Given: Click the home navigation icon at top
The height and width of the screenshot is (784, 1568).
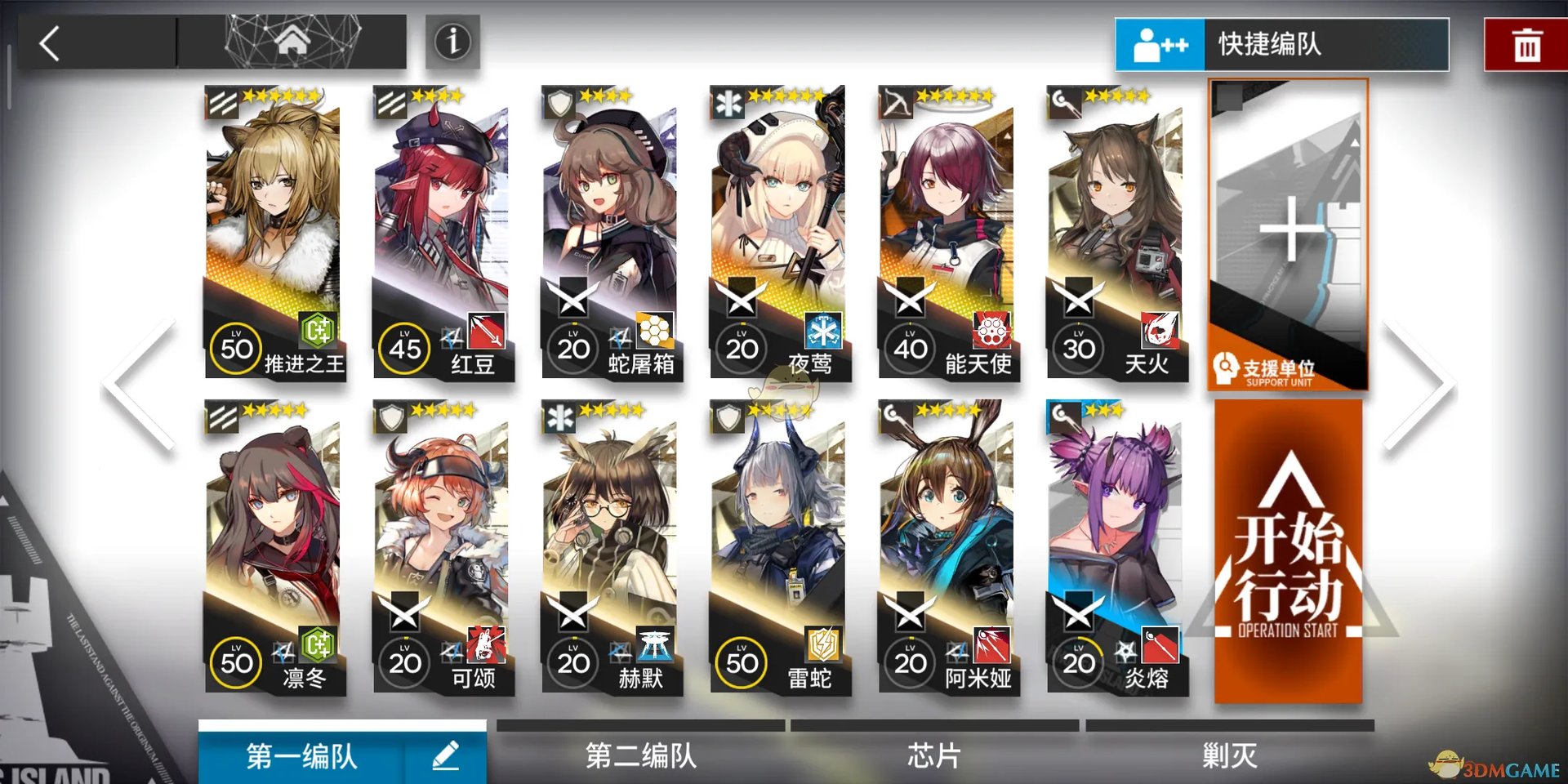Looking at the screenshot, I should coord(292,39).
